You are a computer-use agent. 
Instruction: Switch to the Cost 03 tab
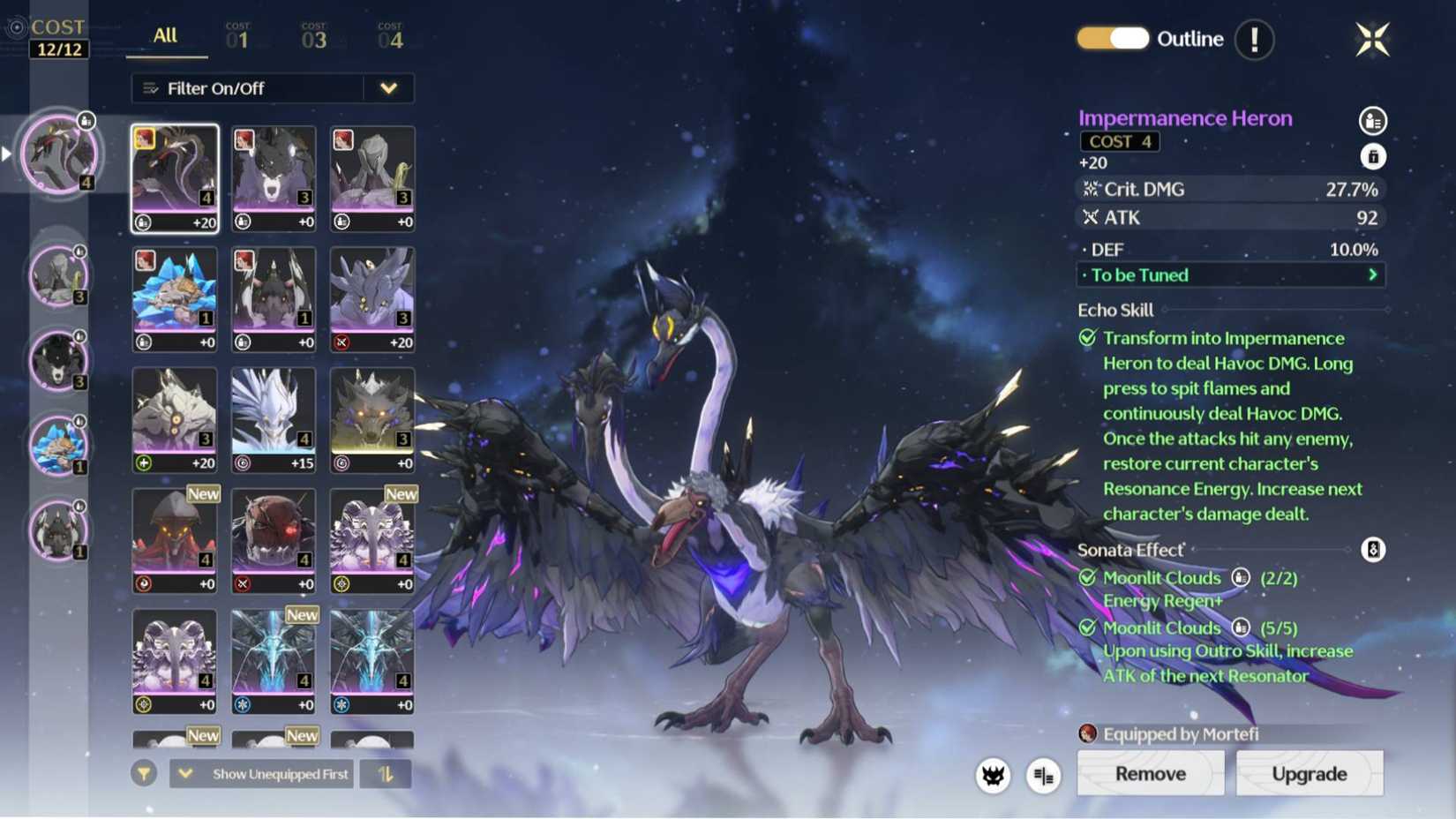pos(314,37)
